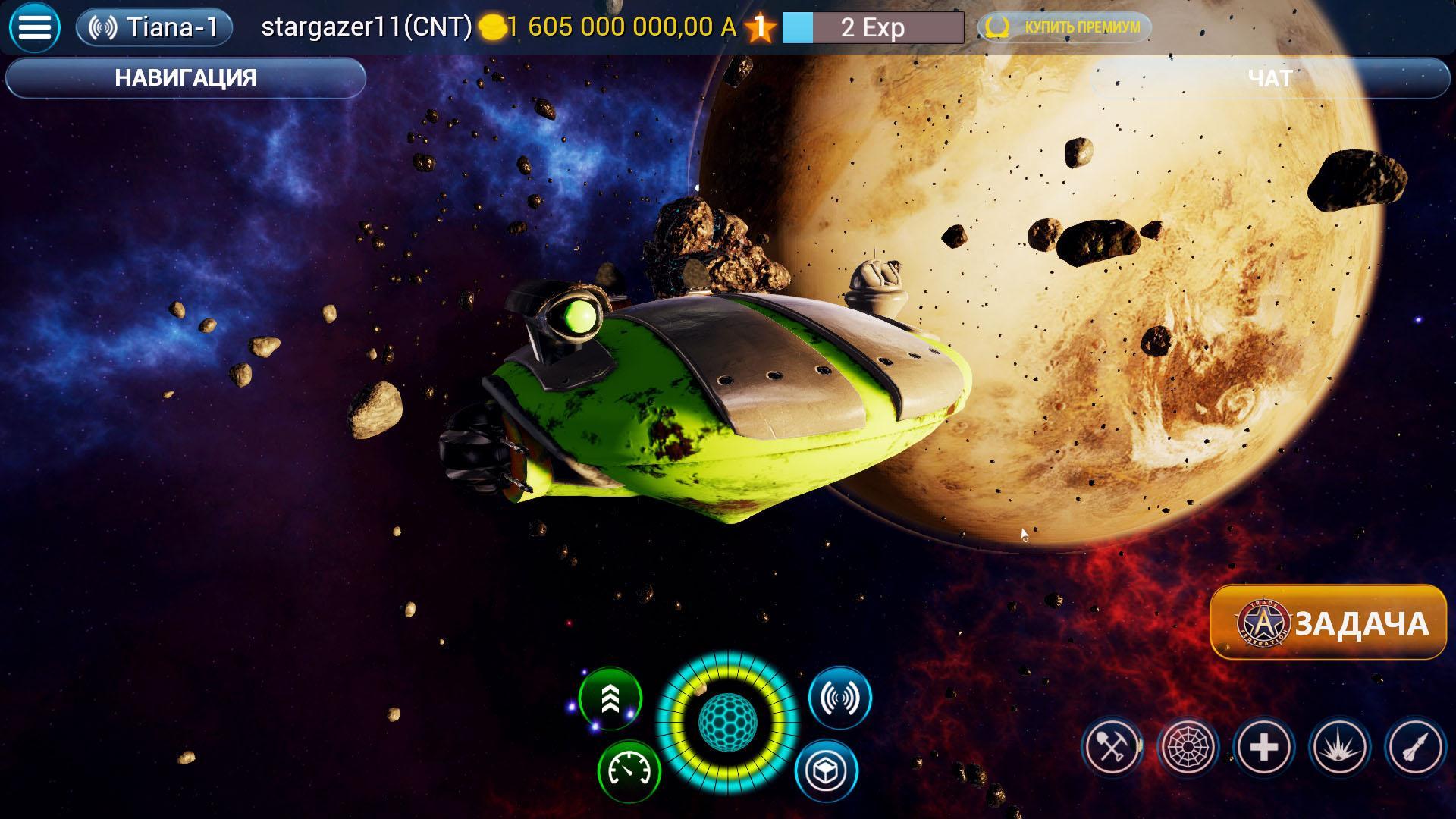Open the Чат panel

click(x=1270, y=78)
